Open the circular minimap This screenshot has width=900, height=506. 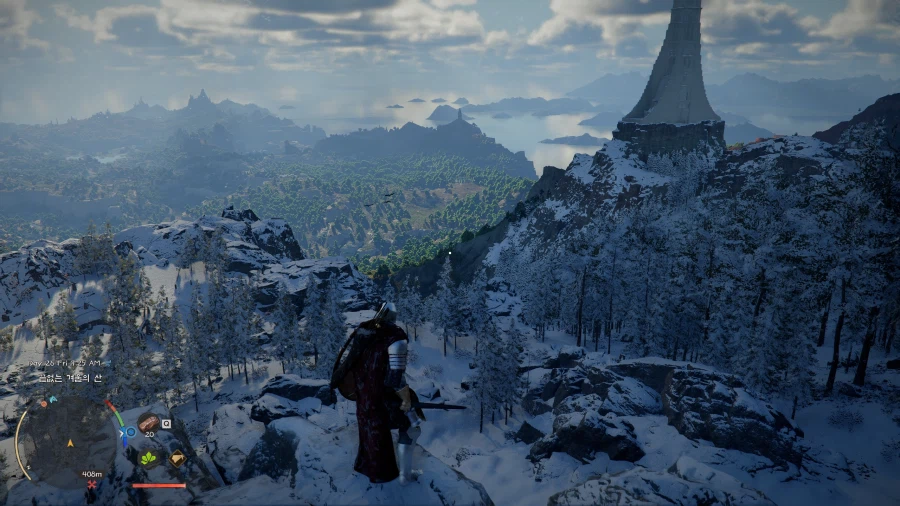(68, 440)
